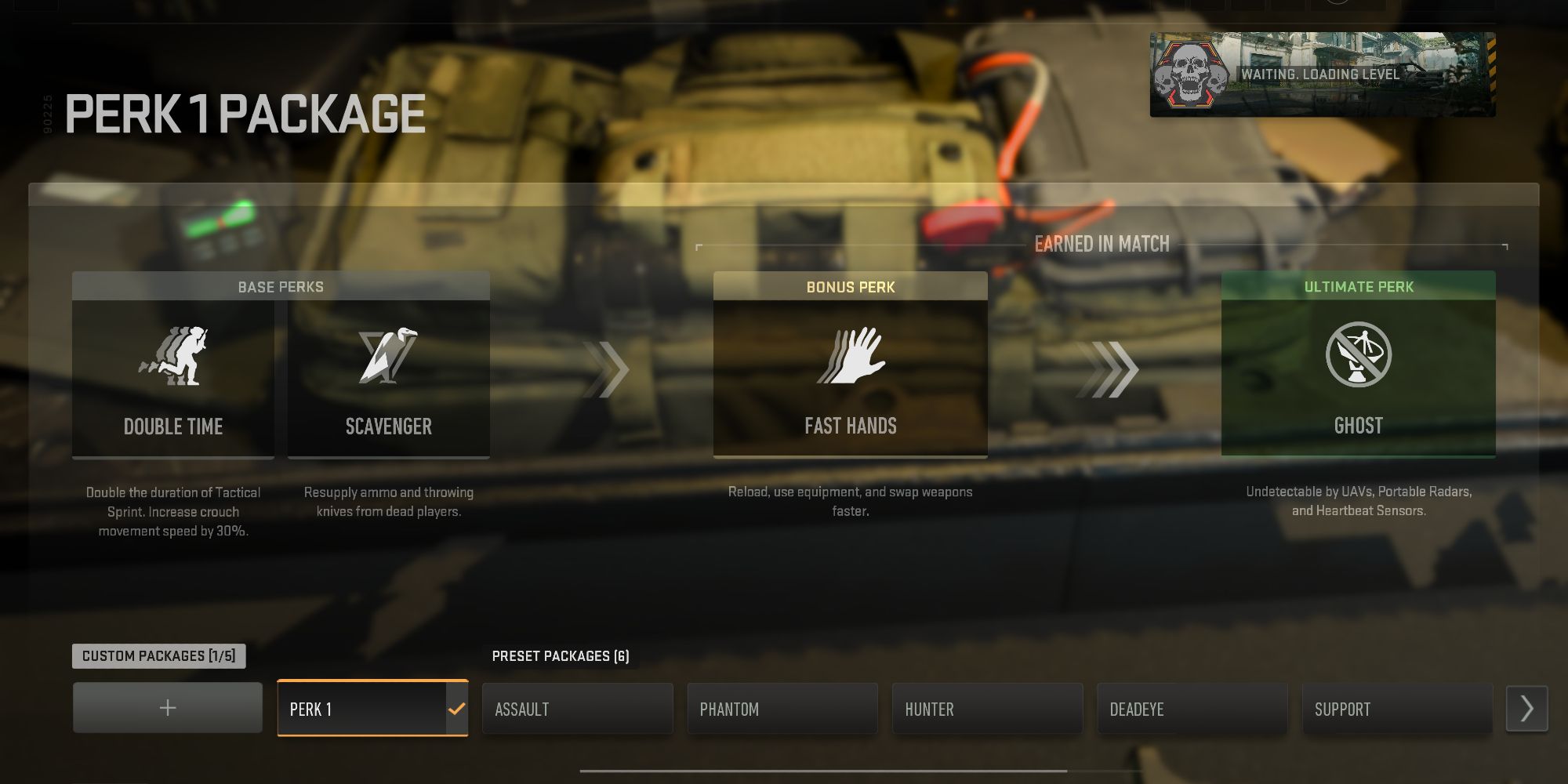Click the Custom Packages header label
1568x784 pixels.
pyautogui.click(x=159, y=656)
